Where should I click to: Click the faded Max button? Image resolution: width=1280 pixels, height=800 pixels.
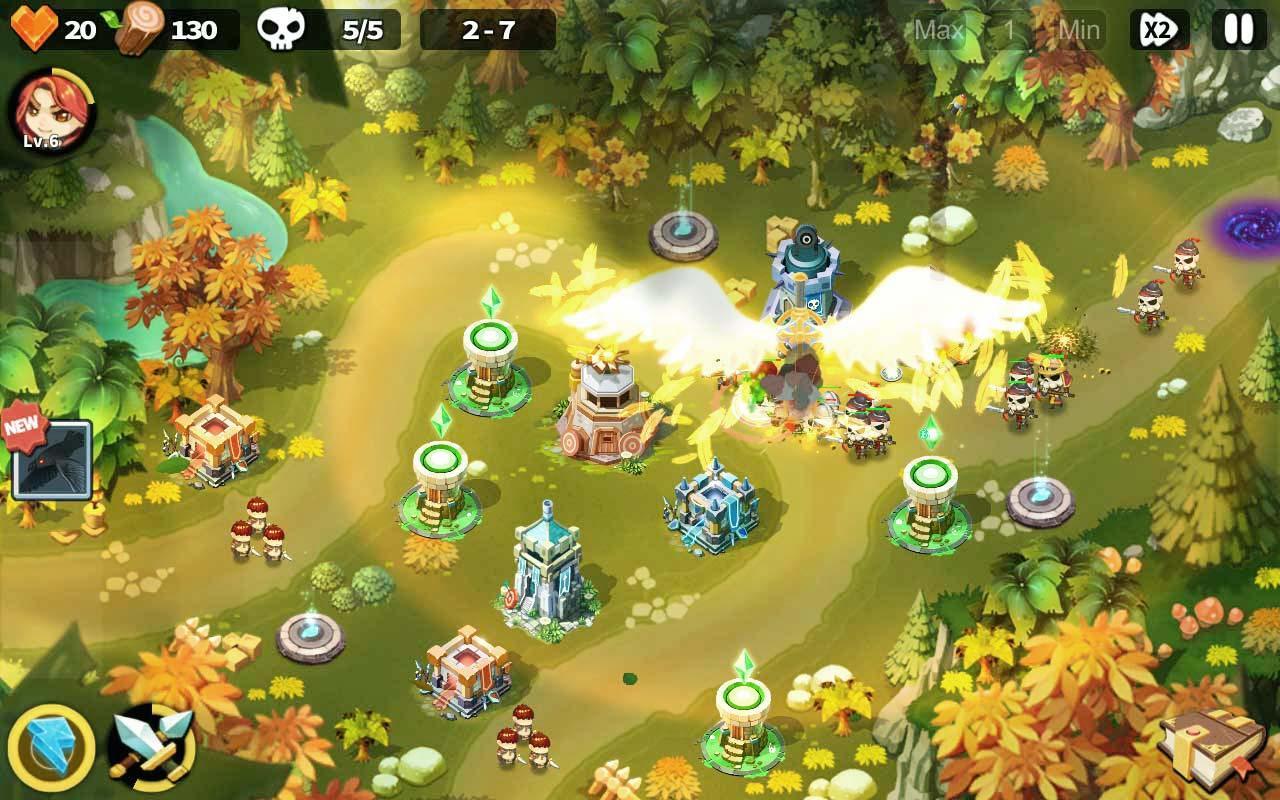938,30
